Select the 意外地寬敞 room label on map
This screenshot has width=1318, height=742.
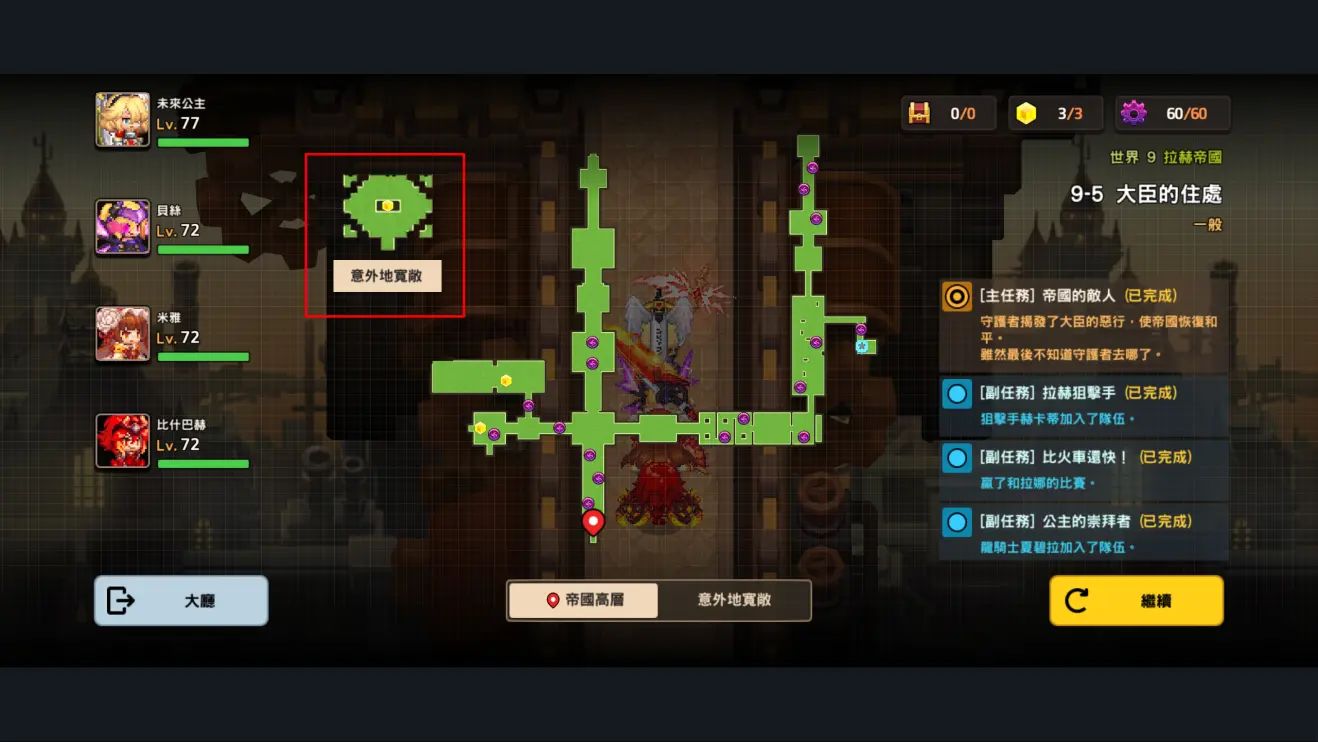[x=387, y=276]
